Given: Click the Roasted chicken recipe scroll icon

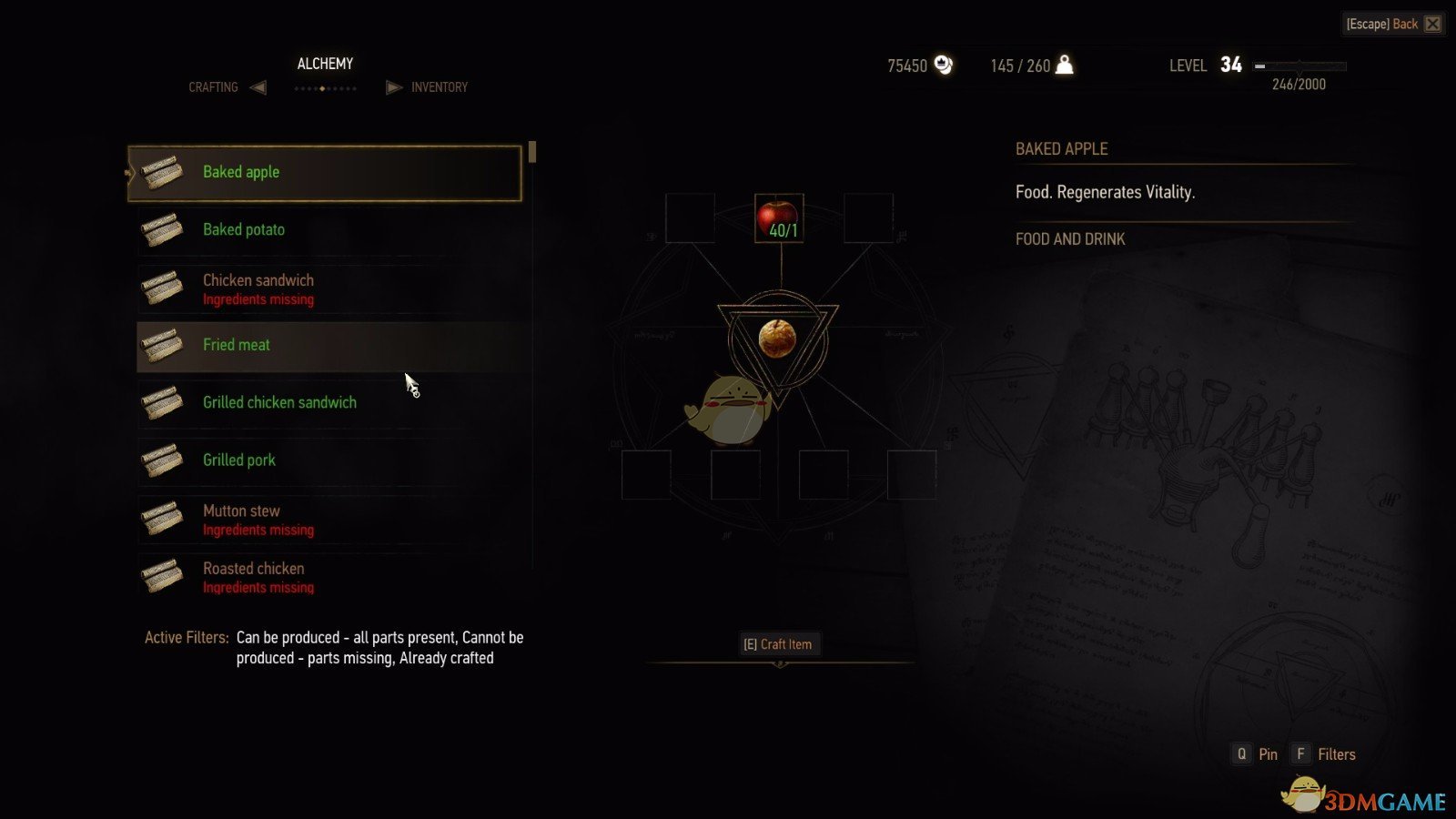Looking at the screenshot, I should [164, 576].
